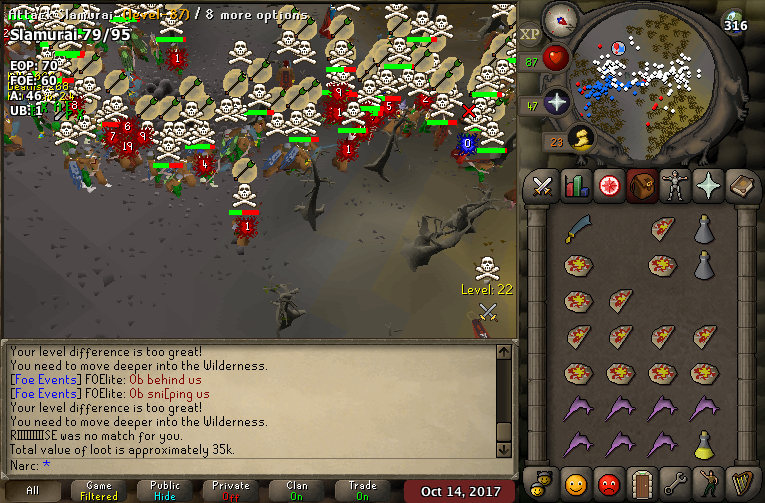Show the Worn Equipment tab
This screenshot has width=765, height=503.
[675, 186]
